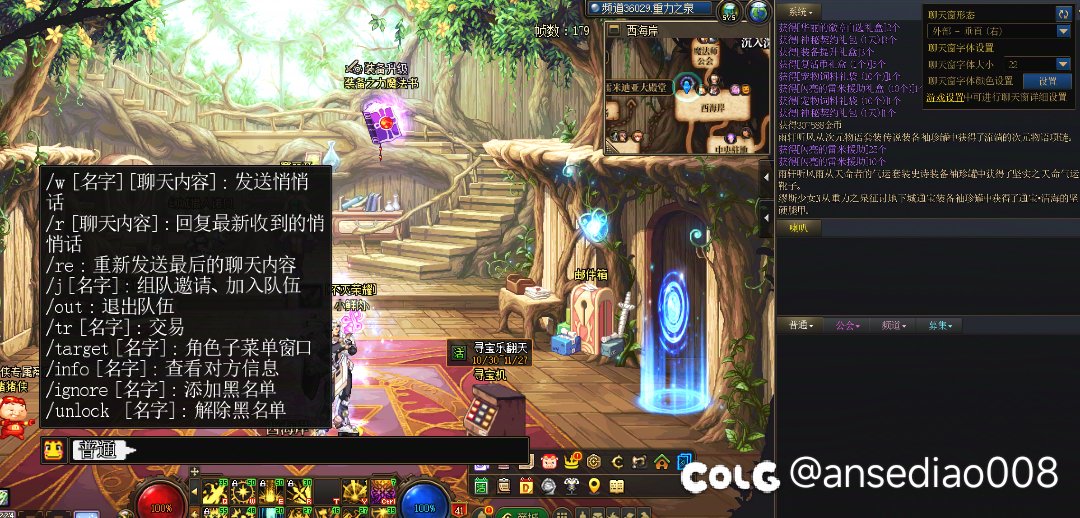Click the 设置 font color settings button
This screenshot has width=1080, height=518.
coord(1047,81)
